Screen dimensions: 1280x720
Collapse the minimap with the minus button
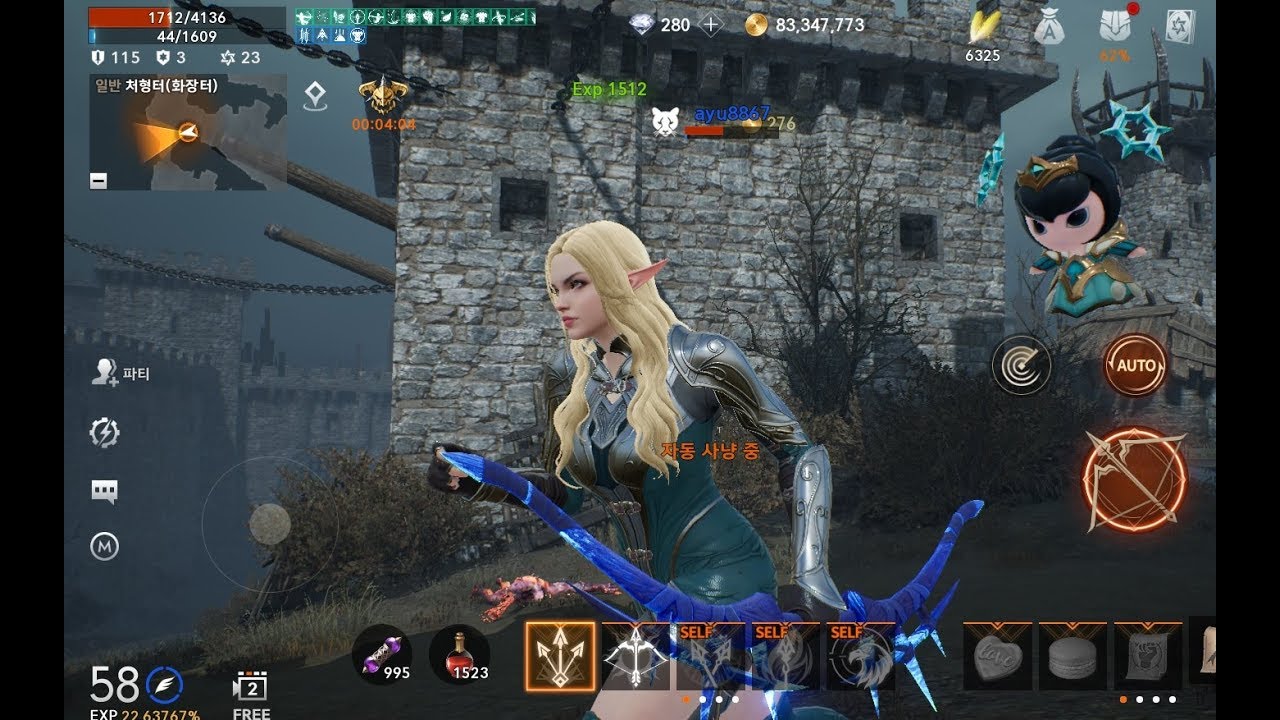tap(98, 181)
